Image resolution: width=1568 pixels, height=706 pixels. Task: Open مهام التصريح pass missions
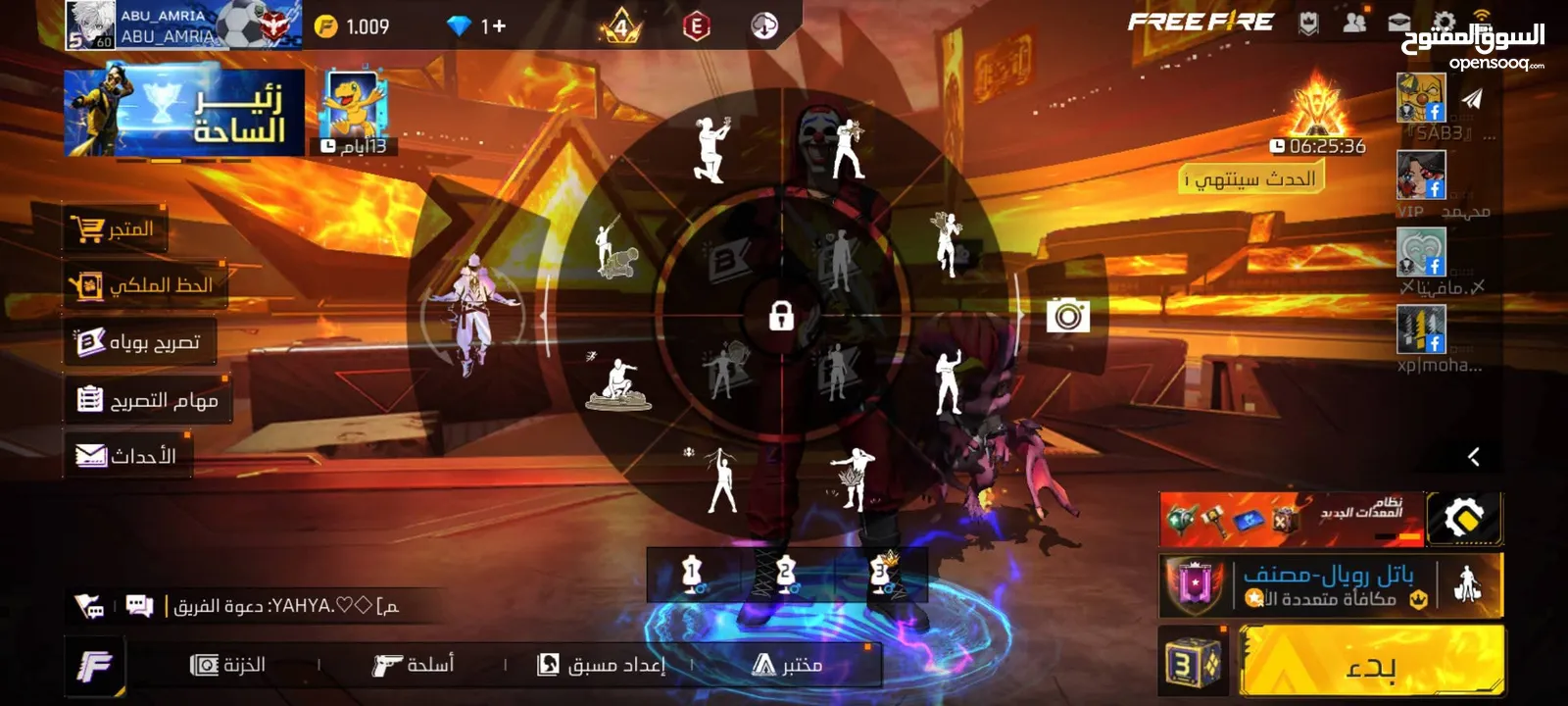click(x=147, y=400)
